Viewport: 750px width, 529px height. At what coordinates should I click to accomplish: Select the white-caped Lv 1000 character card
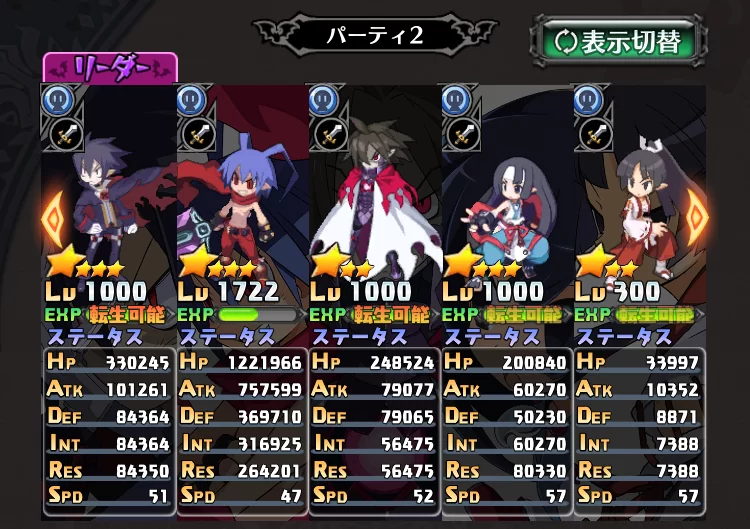374,190
